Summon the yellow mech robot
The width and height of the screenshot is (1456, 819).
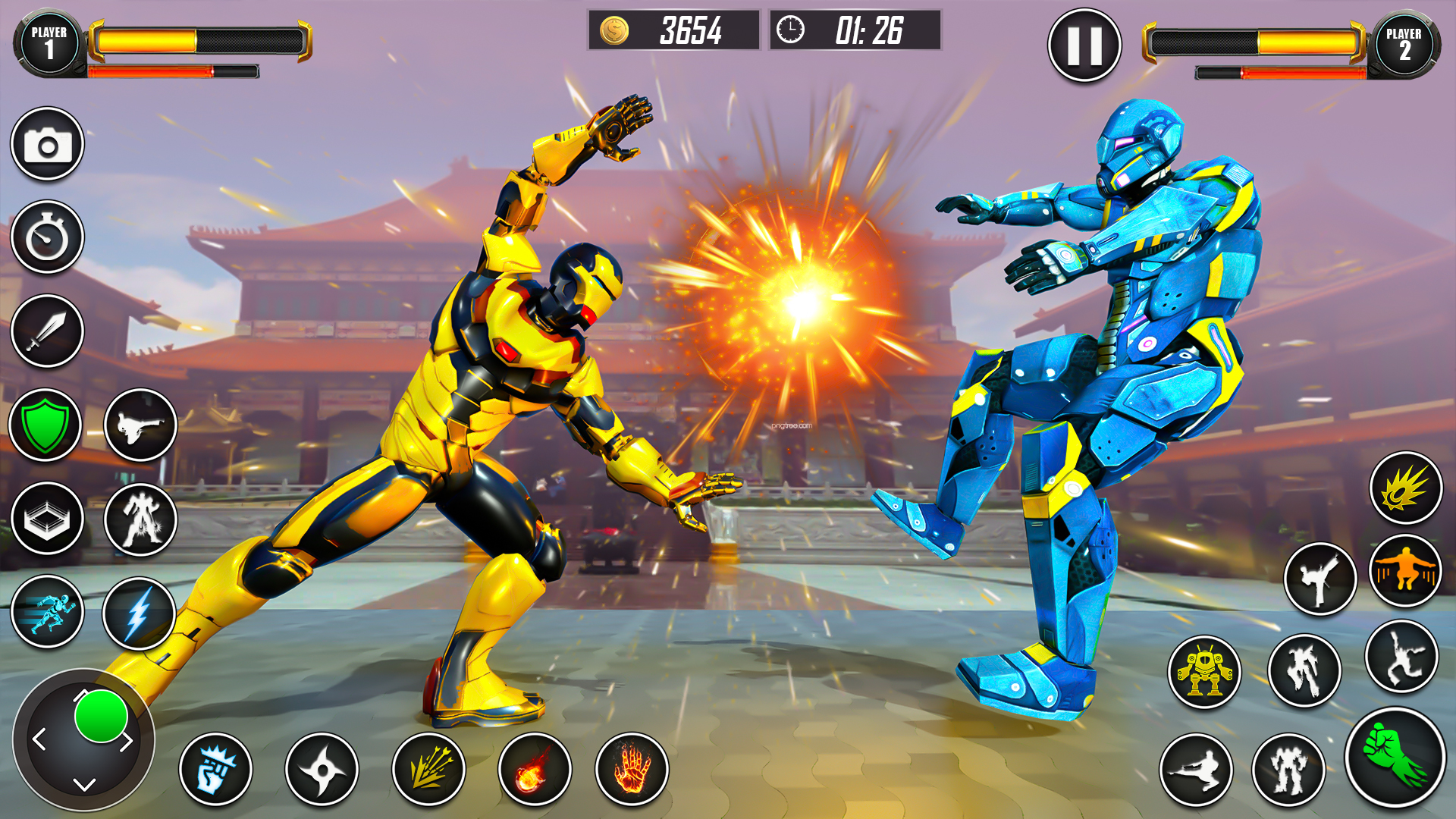click(x=1204, y=672)
